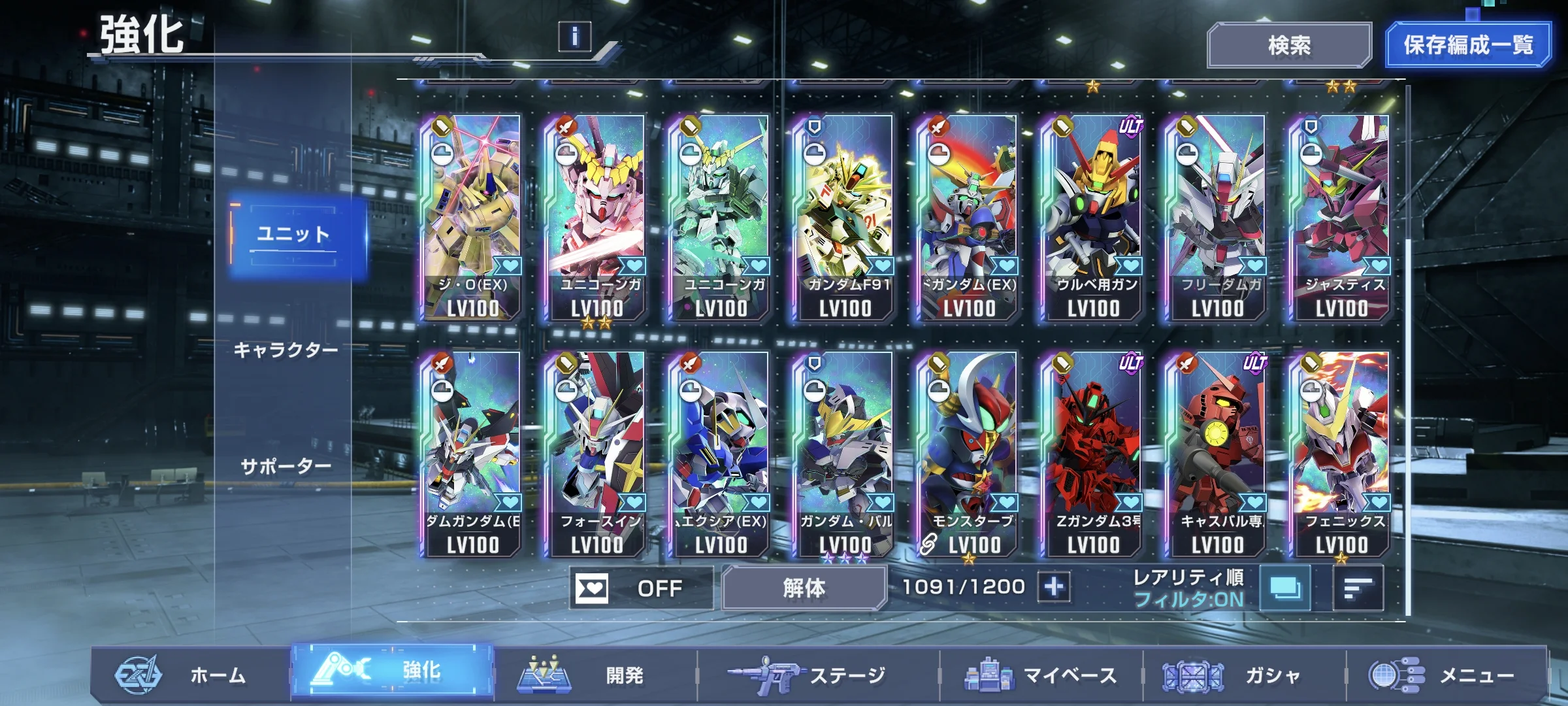Toggle the favorite heart OFF filter
Image resolution: width=1568 pixels, height=706 pixels.
[x=640, y=588]
